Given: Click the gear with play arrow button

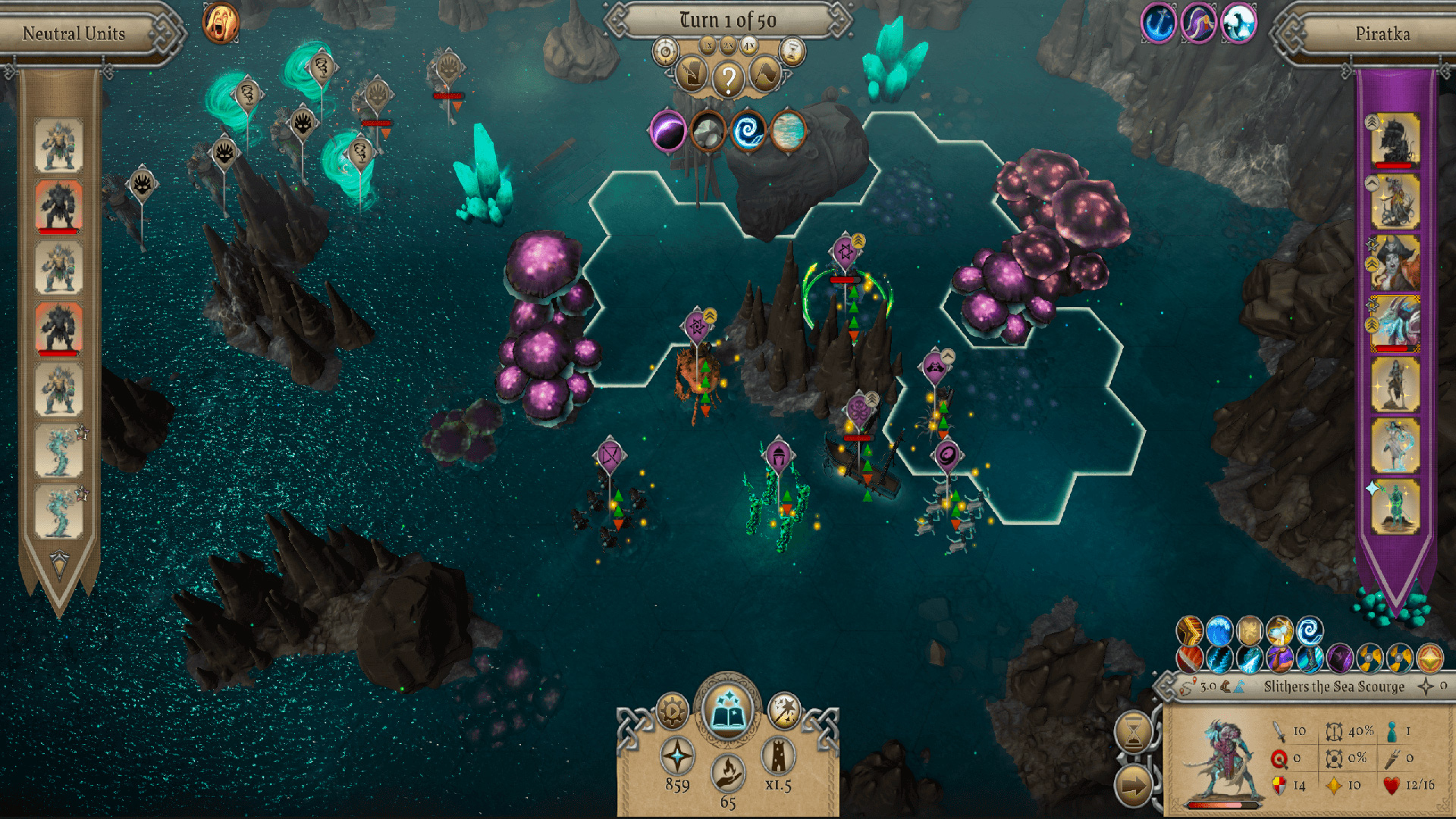Looking at the screenshot, I should [x=672, y=711].
